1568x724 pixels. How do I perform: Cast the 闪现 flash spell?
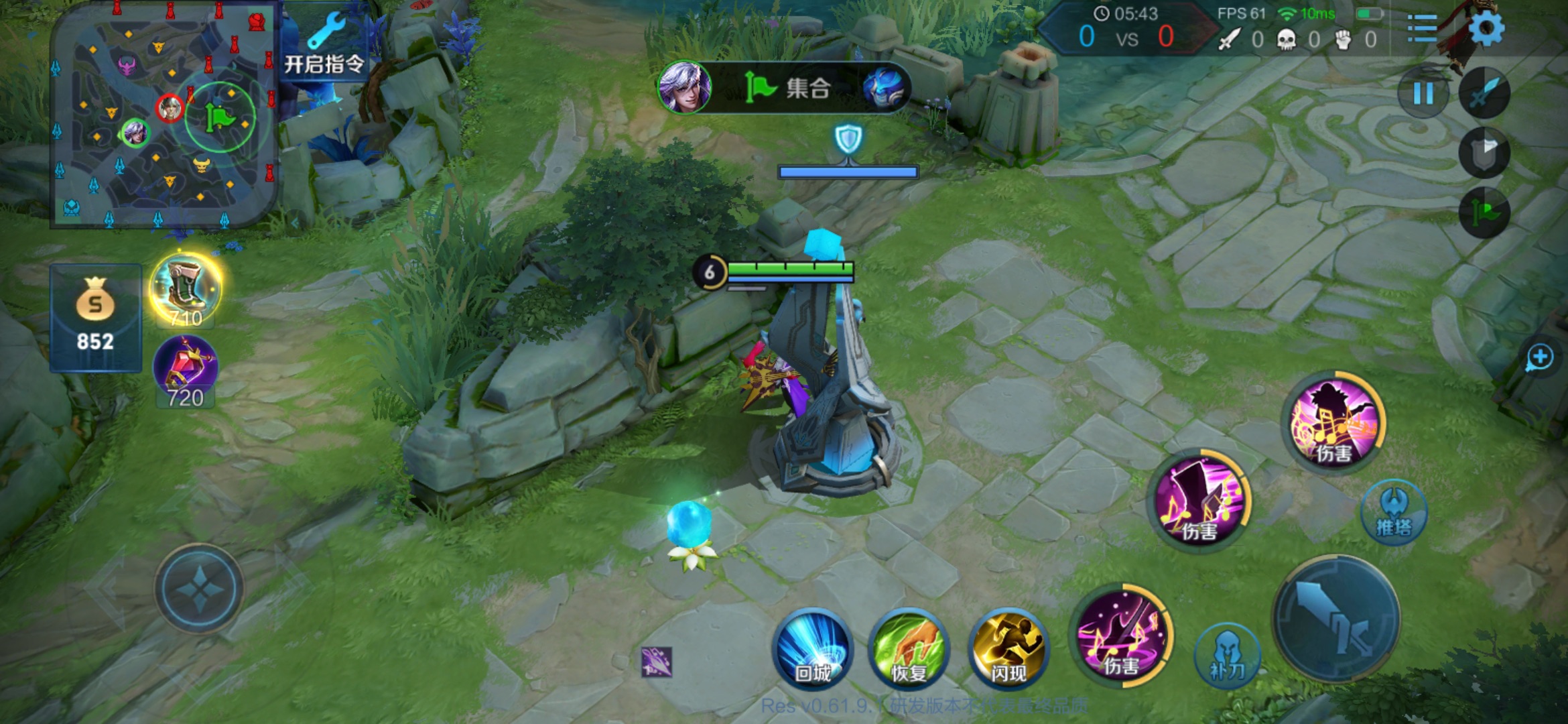coord(1008,649)
